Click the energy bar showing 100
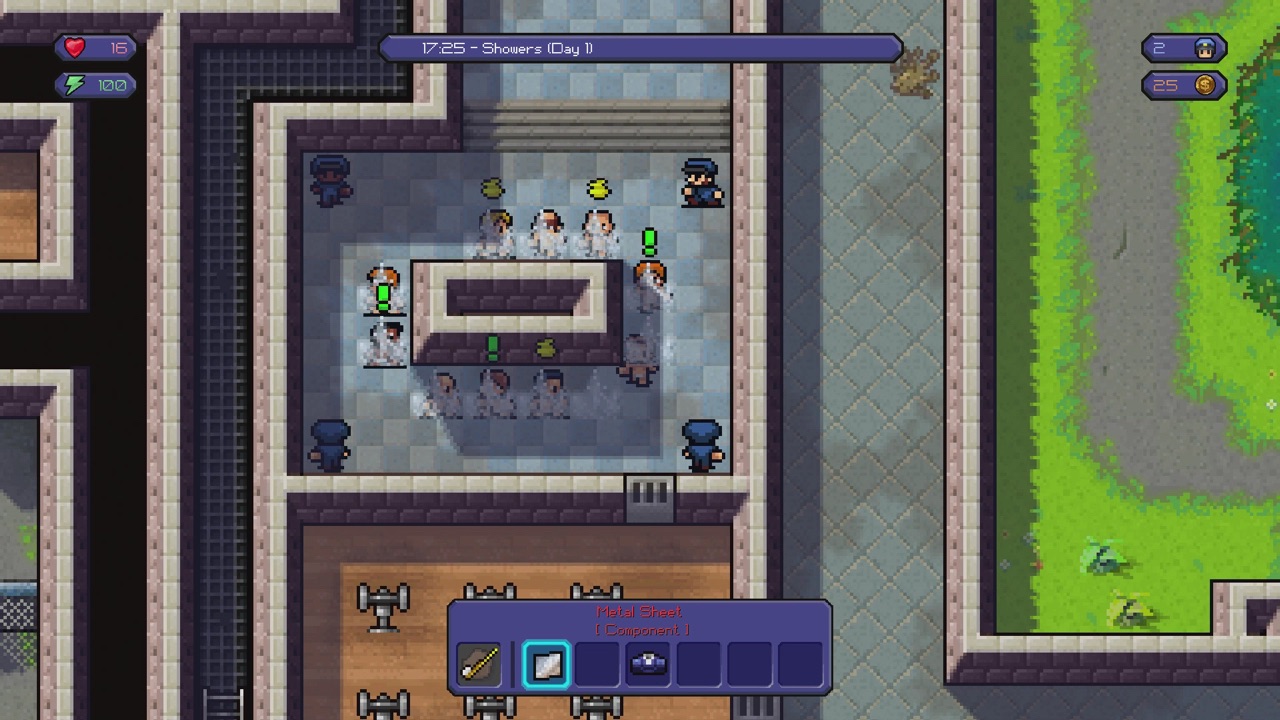Screen dimensions: 1280x720 click(x=97, y=85)
